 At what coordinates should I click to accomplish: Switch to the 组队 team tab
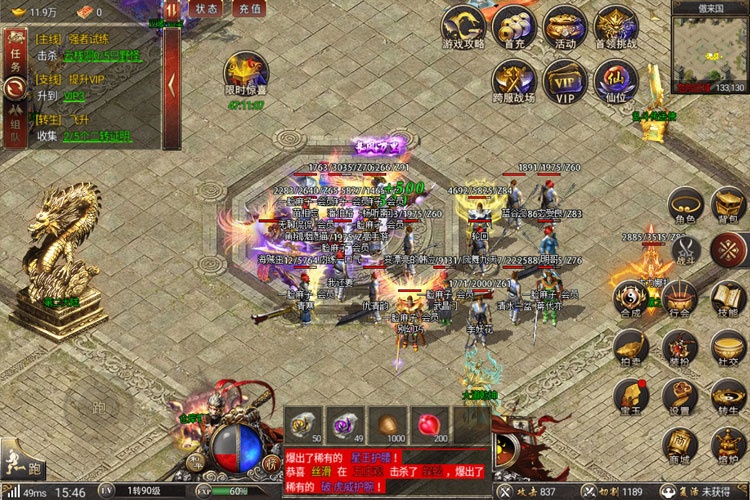click(14, 125)
